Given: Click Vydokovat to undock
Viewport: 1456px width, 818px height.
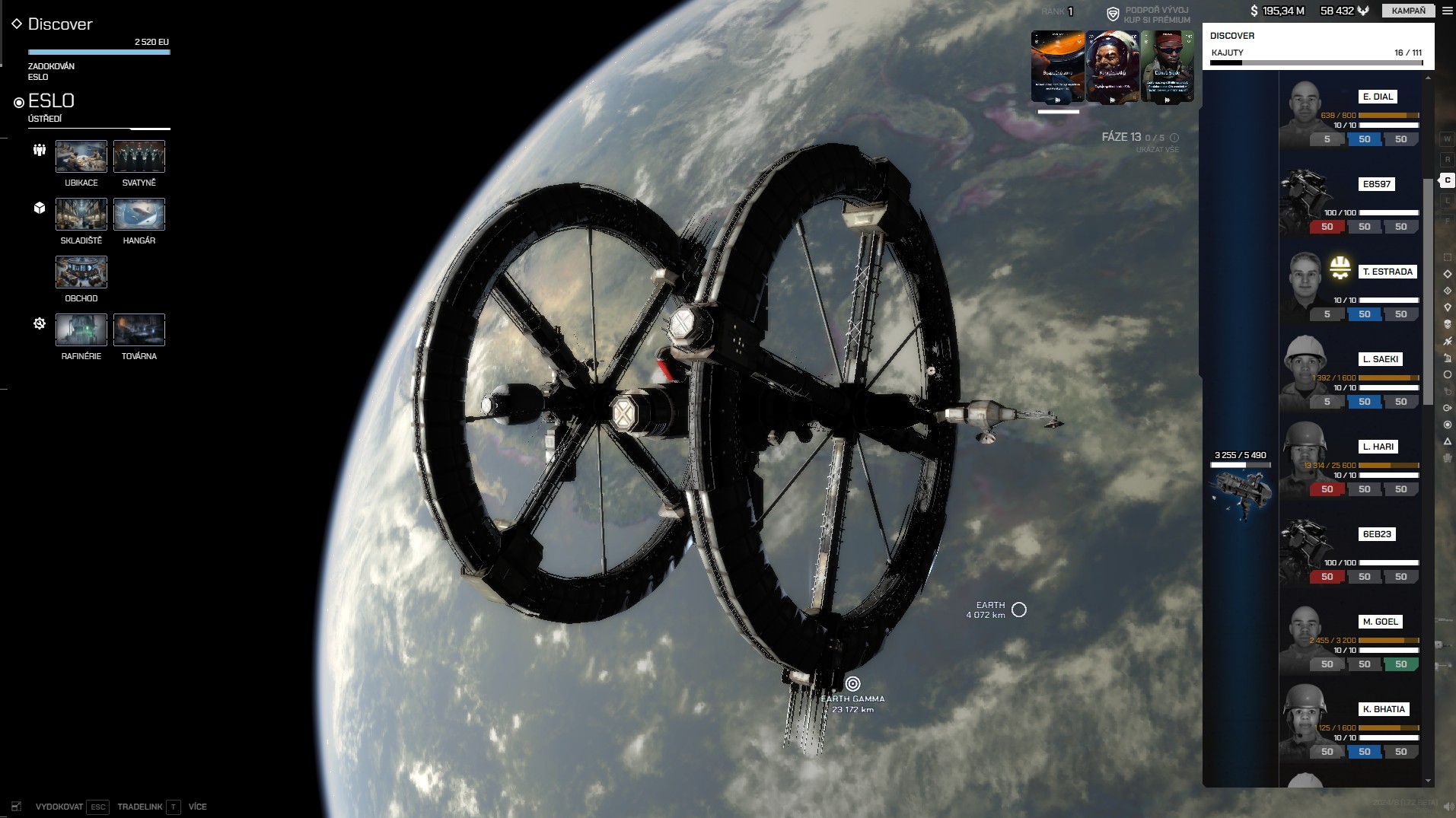Looking at the screenshot, I should click(x=59, y=807).
